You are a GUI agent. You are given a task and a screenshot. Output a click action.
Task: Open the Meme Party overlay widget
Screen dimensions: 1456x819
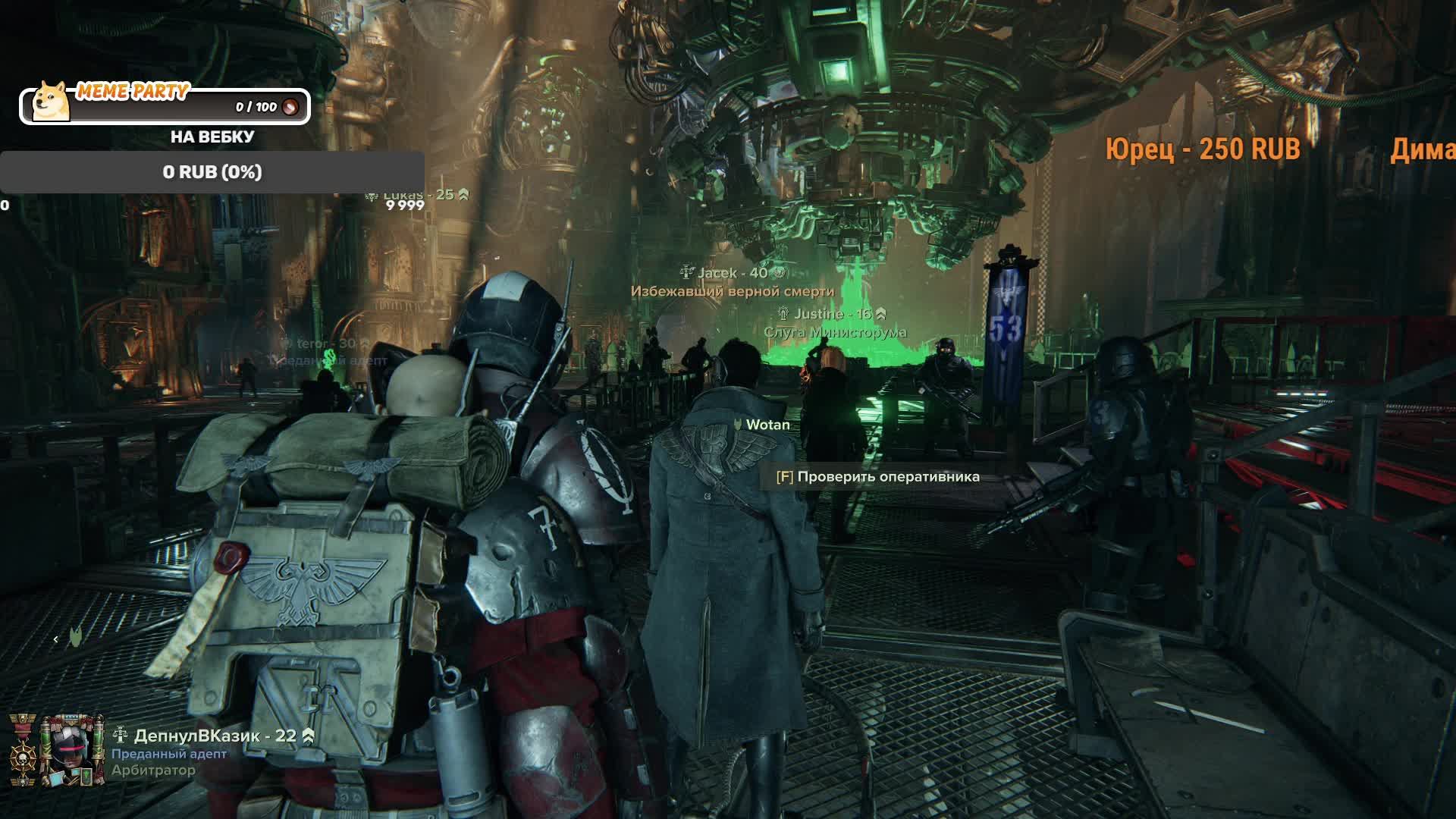tap(165, 105)
